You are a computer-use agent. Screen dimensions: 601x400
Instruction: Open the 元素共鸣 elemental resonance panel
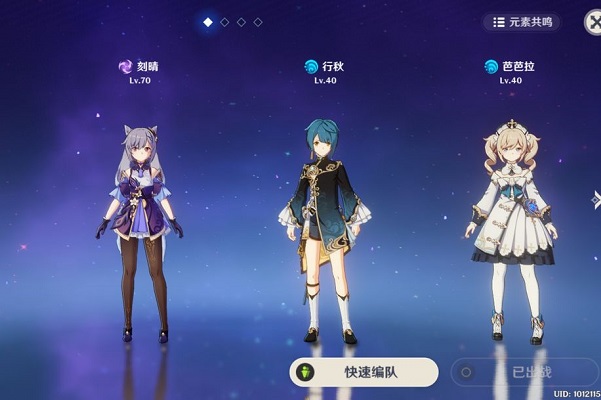(x=521, y=21)
